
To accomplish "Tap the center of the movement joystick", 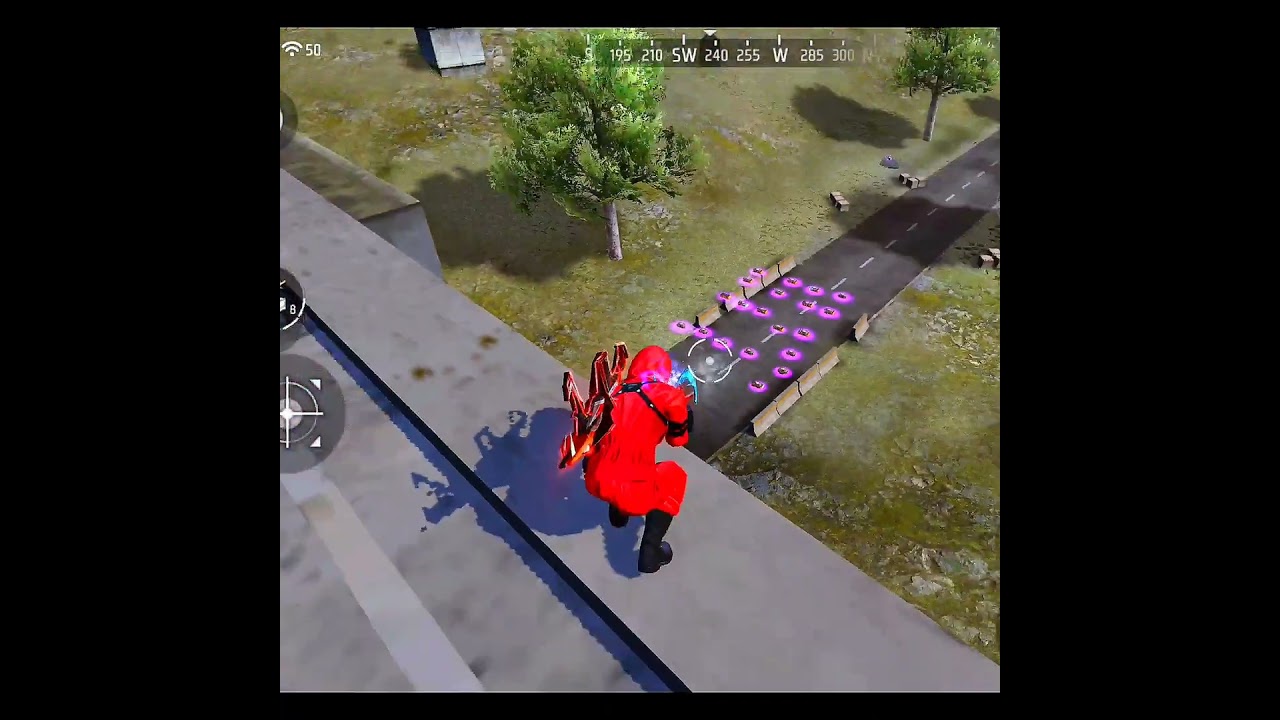I will pyautogui.click(x=293, y=415).
